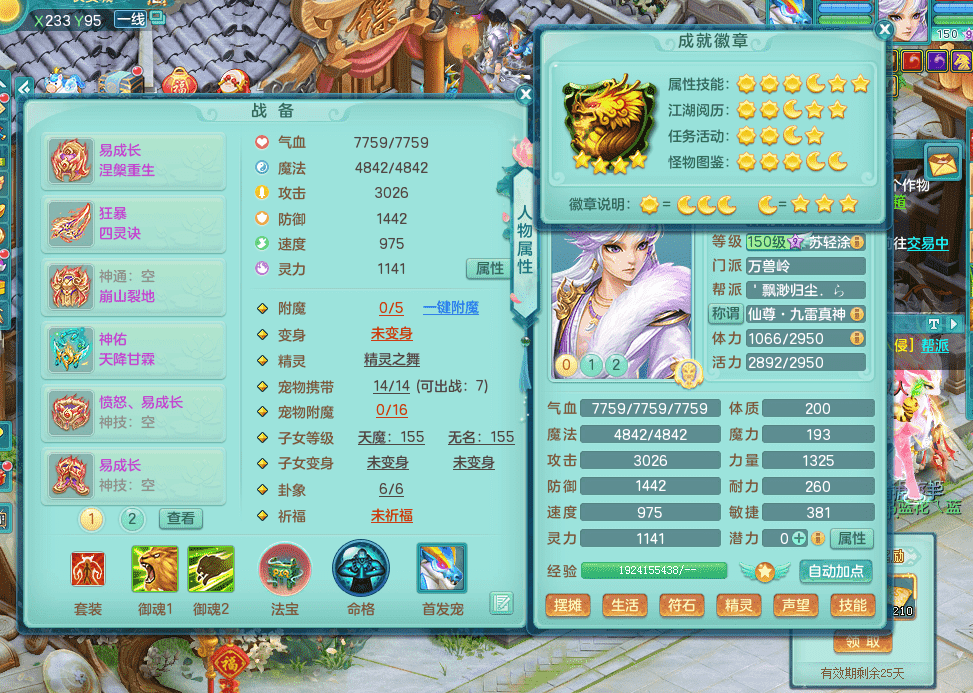Open the 查看 button under equipment list
973x693 pixels.
coord(181,519)
